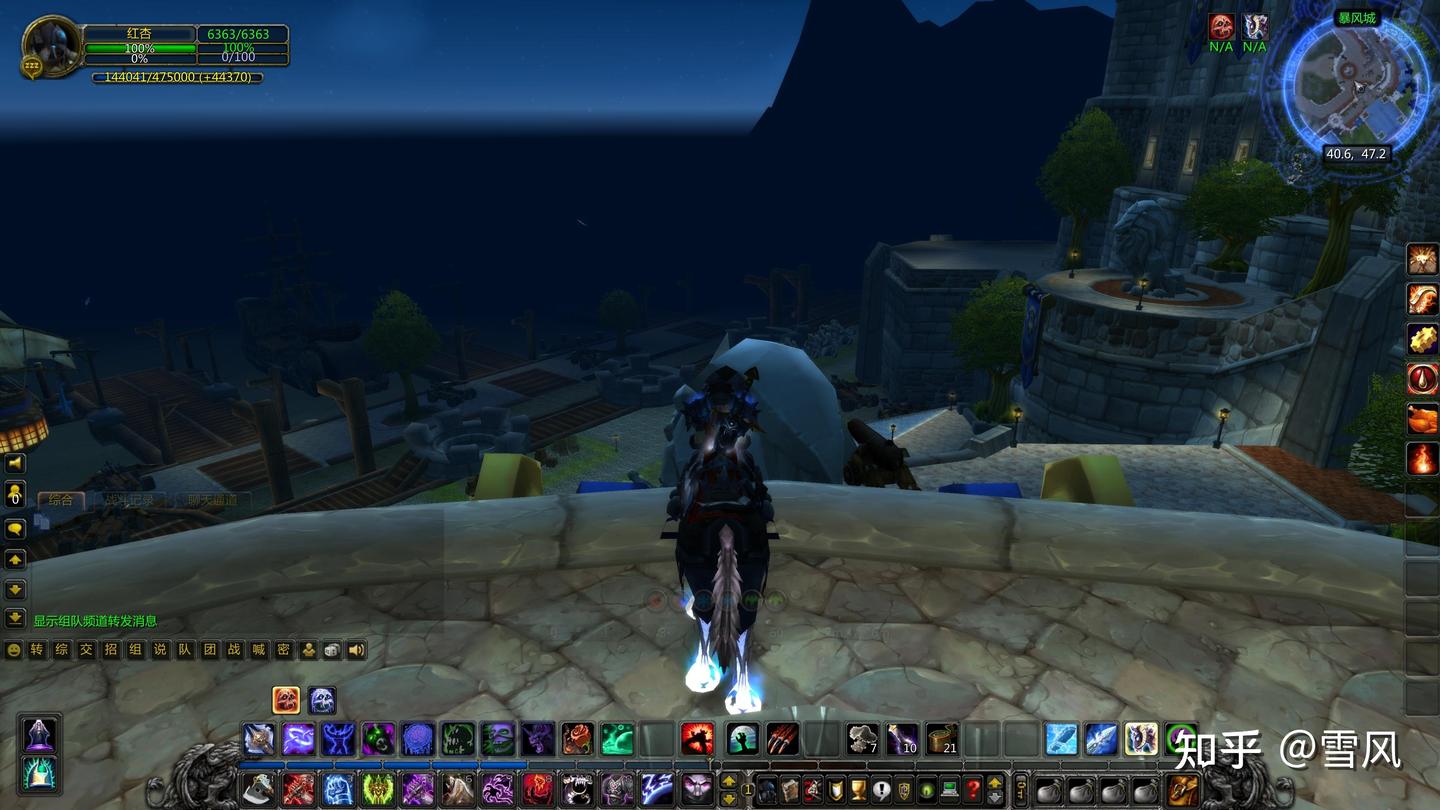The image size is (1440, 810).
Task: Select the 喊 yell channel button
Action: 259,650
